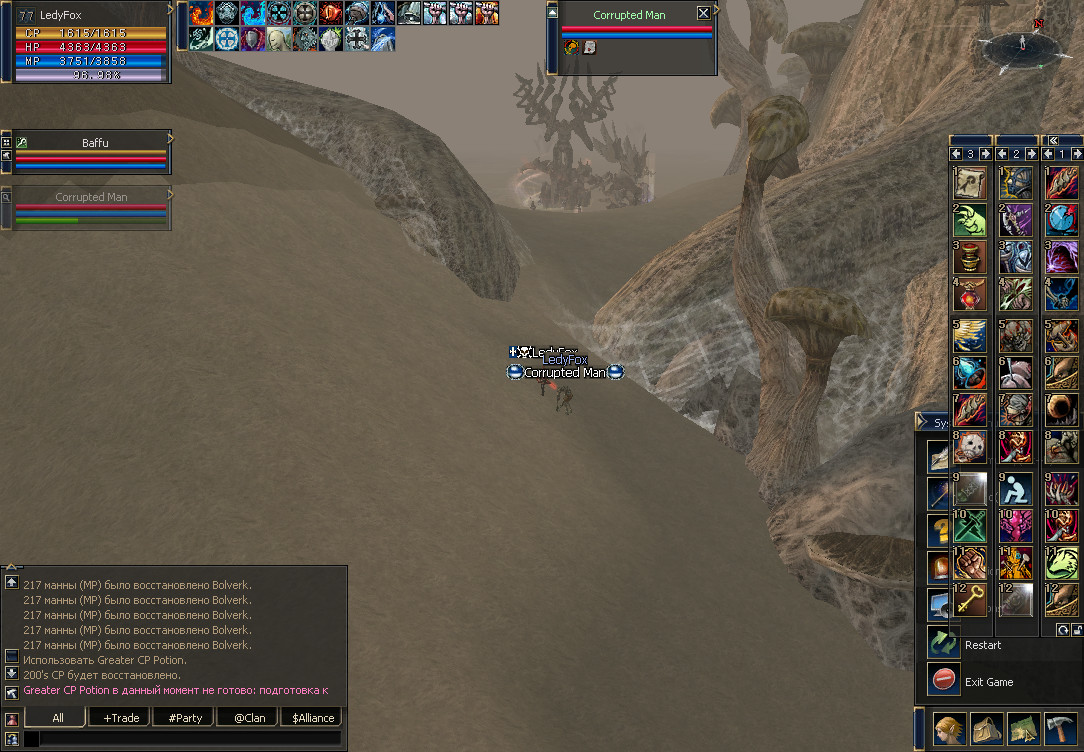Use the crossed green swords shortcut
This screenshot has height=752, width=1084.
point(970,525)
